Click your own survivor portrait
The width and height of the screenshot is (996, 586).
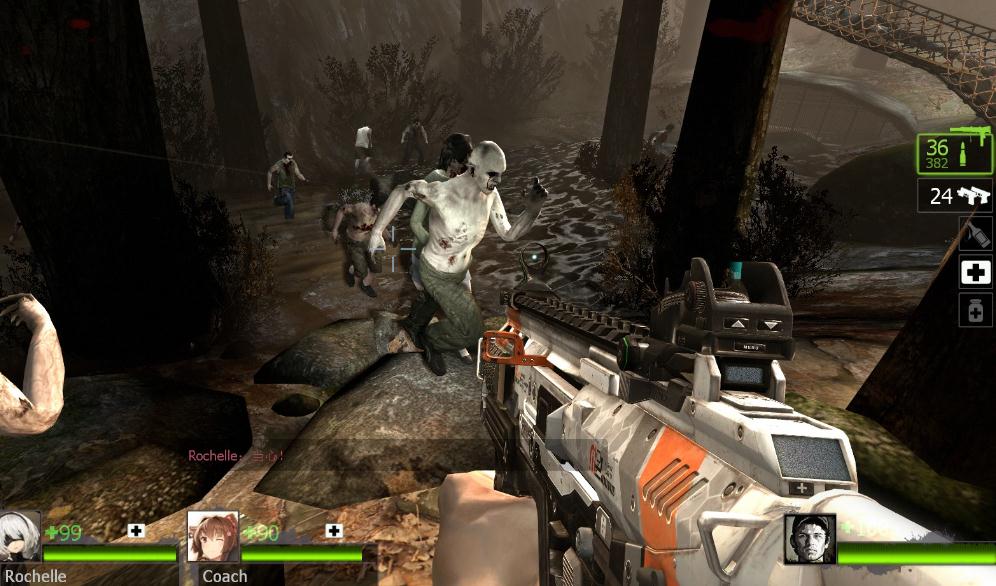point(809,539)
